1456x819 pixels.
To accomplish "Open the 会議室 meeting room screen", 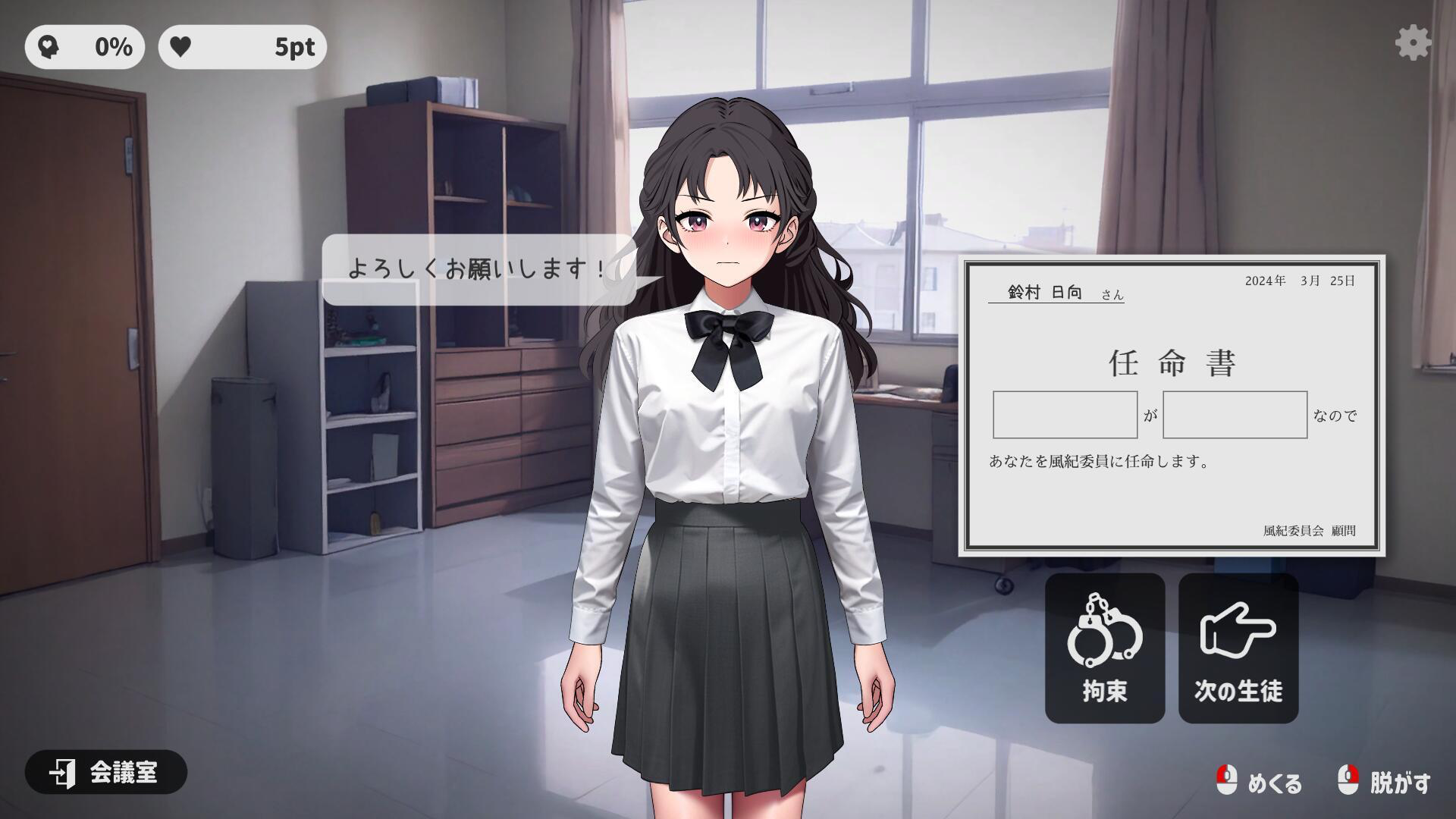I will coord(106,773).
